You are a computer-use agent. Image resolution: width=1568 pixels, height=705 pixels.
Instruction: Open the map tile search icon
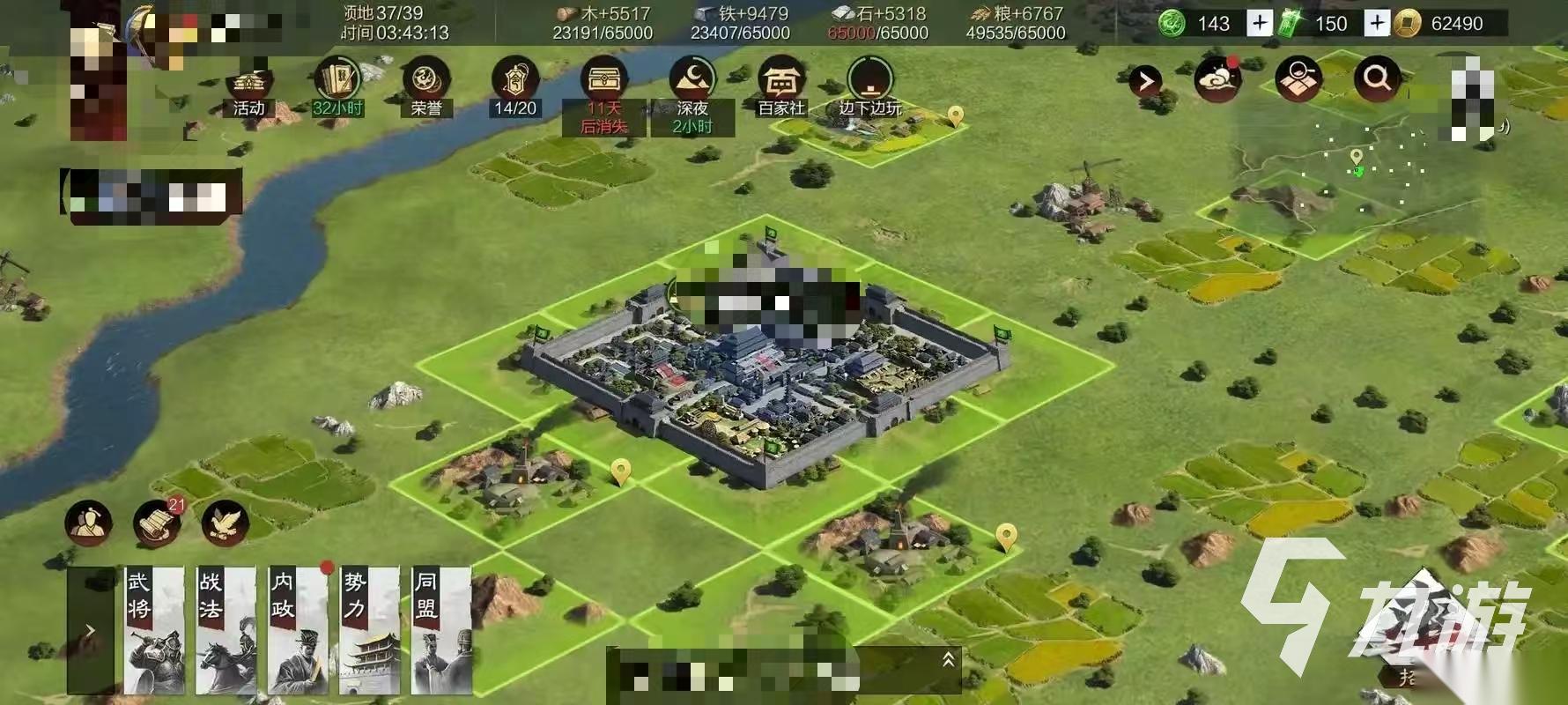pos(1298,80)
